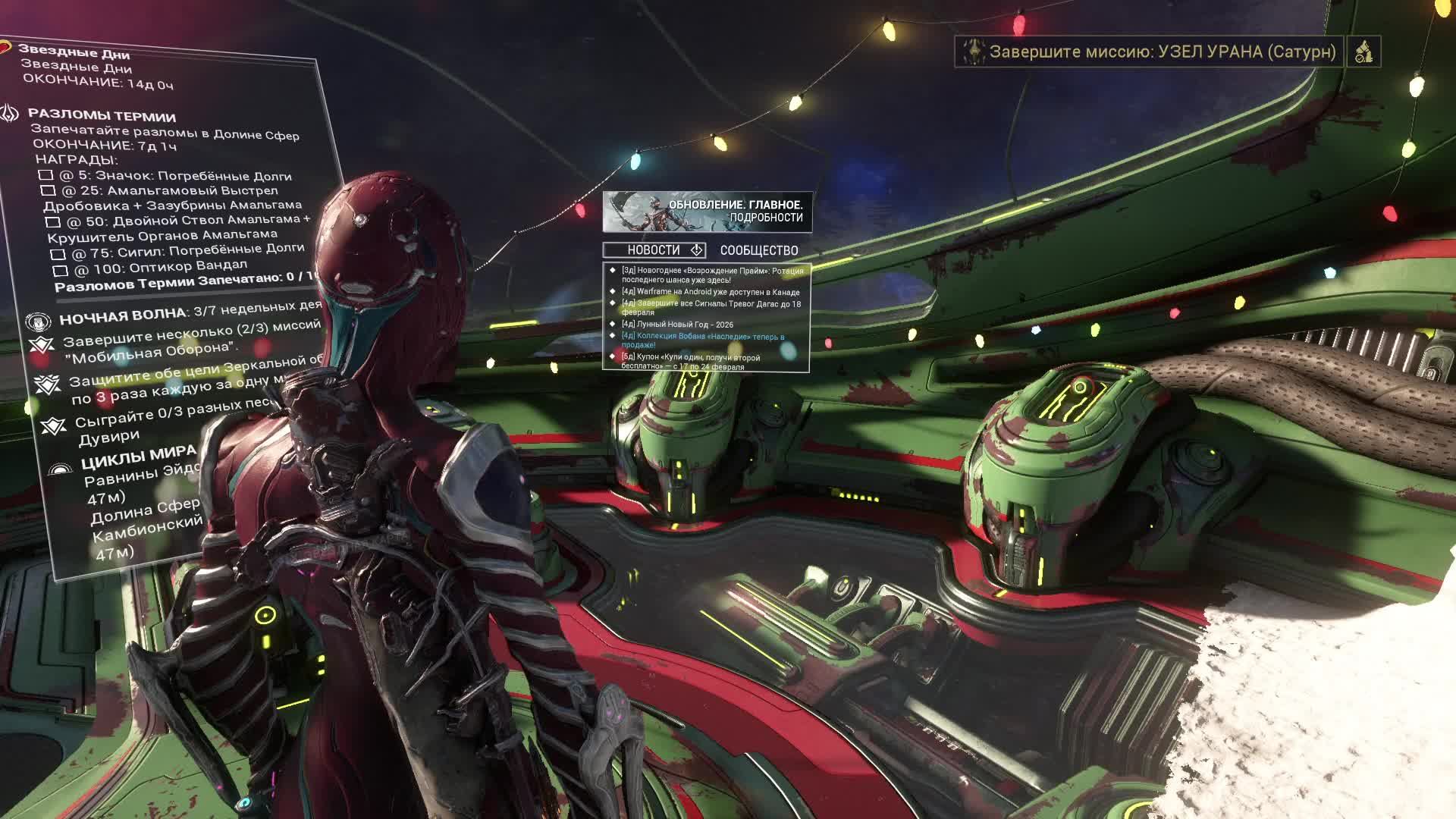
Task: Read the Warframe на Android news item
Action: 710,292
